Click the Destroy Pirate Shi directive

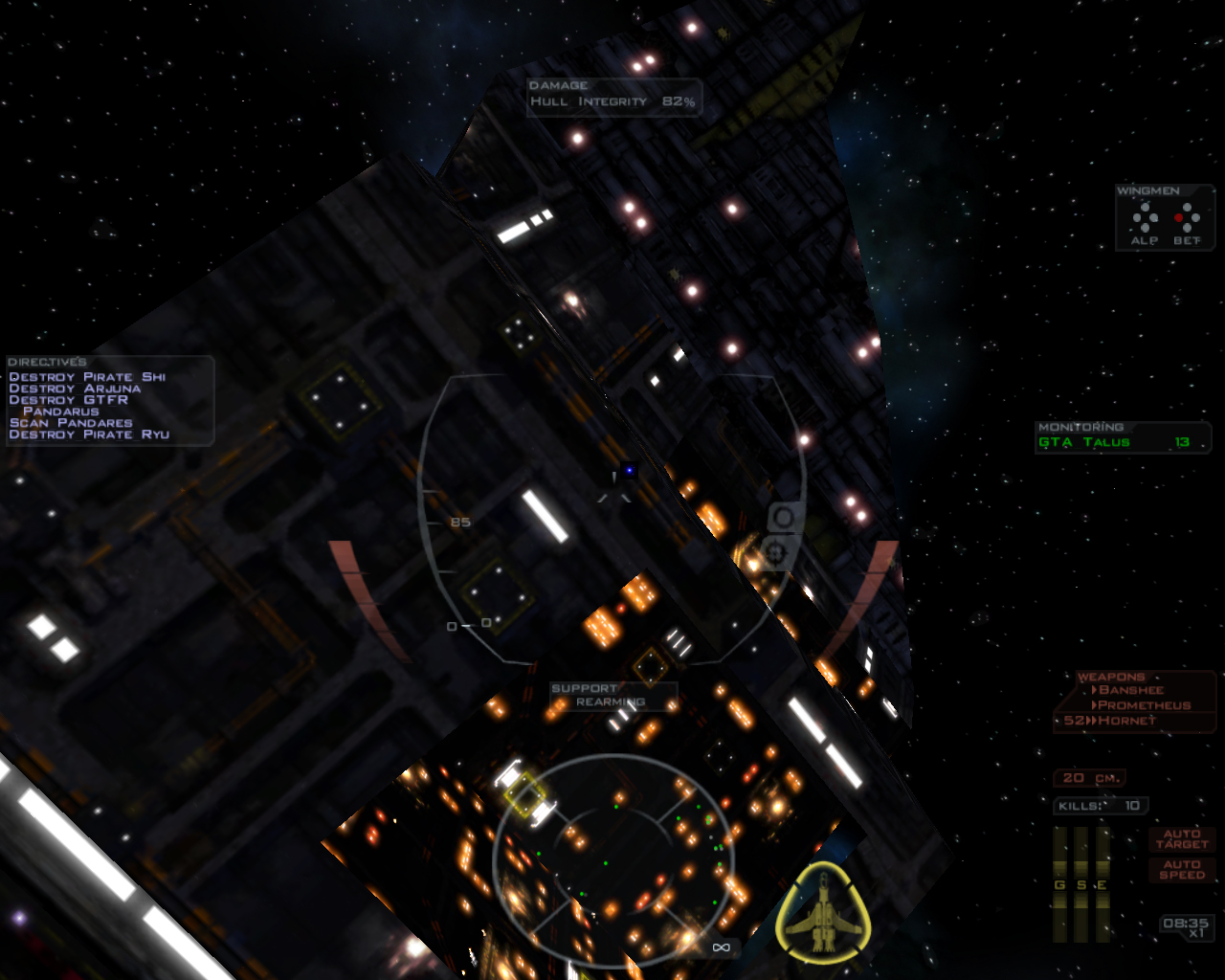[x=87, y=377]
